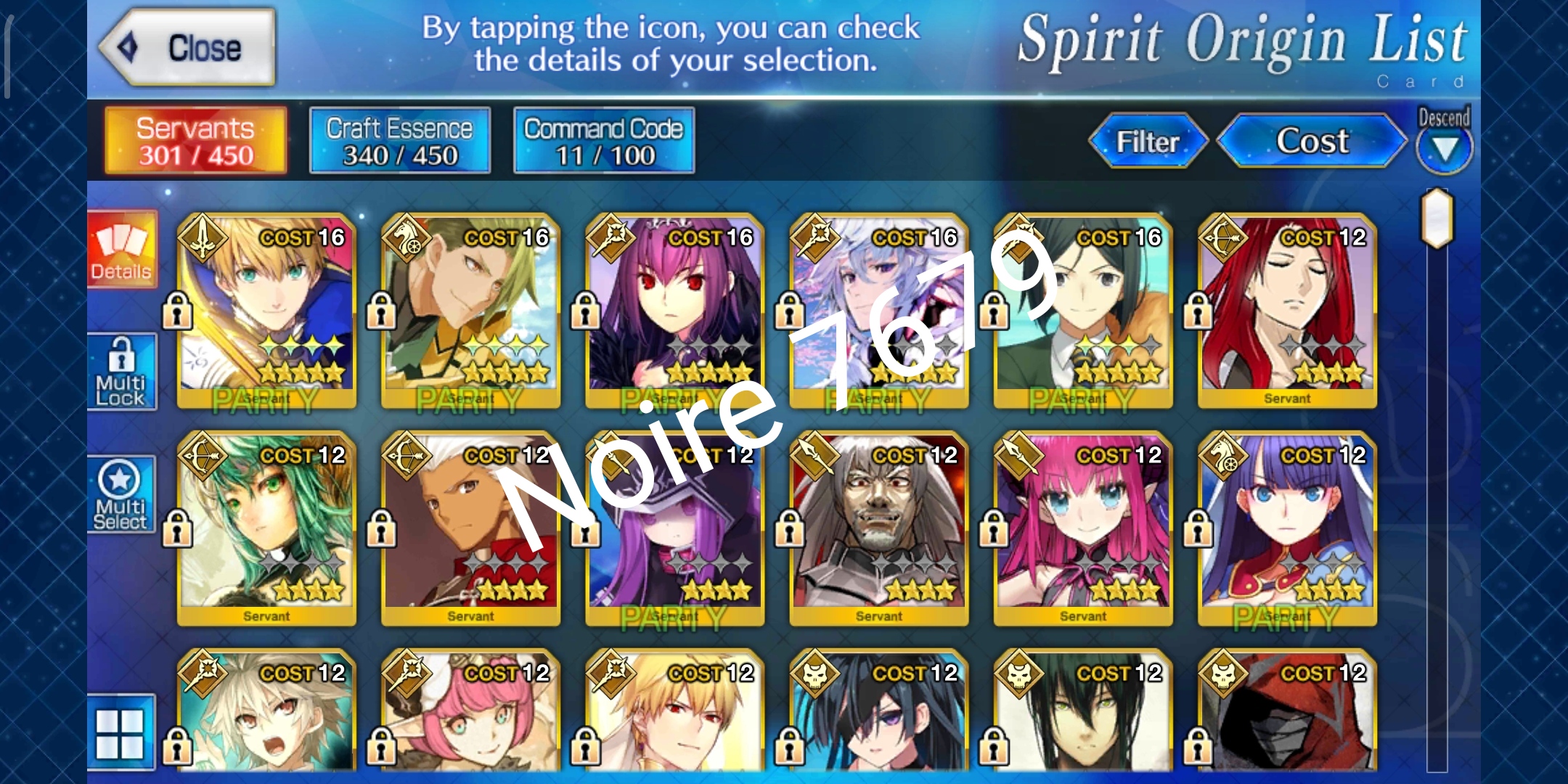Open Merlin's servant thumbnail
The image size is (1568, 784).
coord(877,312)
